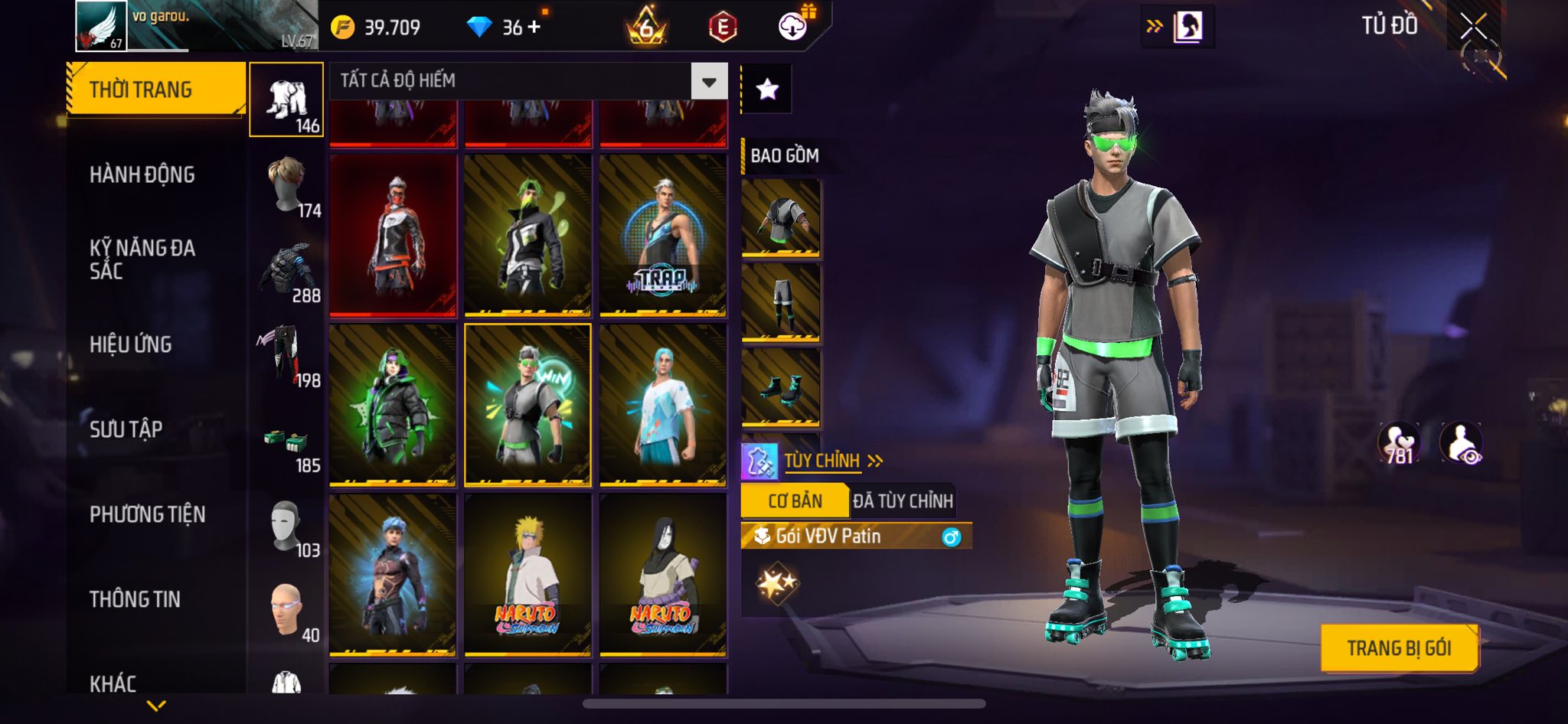Screen dimensions: 1568x724
Task: Close the Tủ Đồ wardrobe screen
Action: point(1473,27)
